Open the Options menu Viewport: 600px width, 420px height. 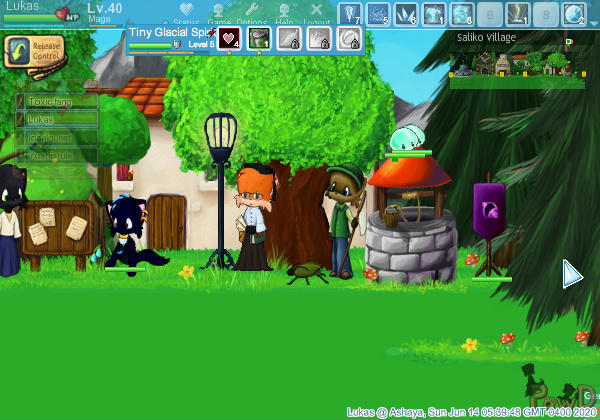(252, 14)
